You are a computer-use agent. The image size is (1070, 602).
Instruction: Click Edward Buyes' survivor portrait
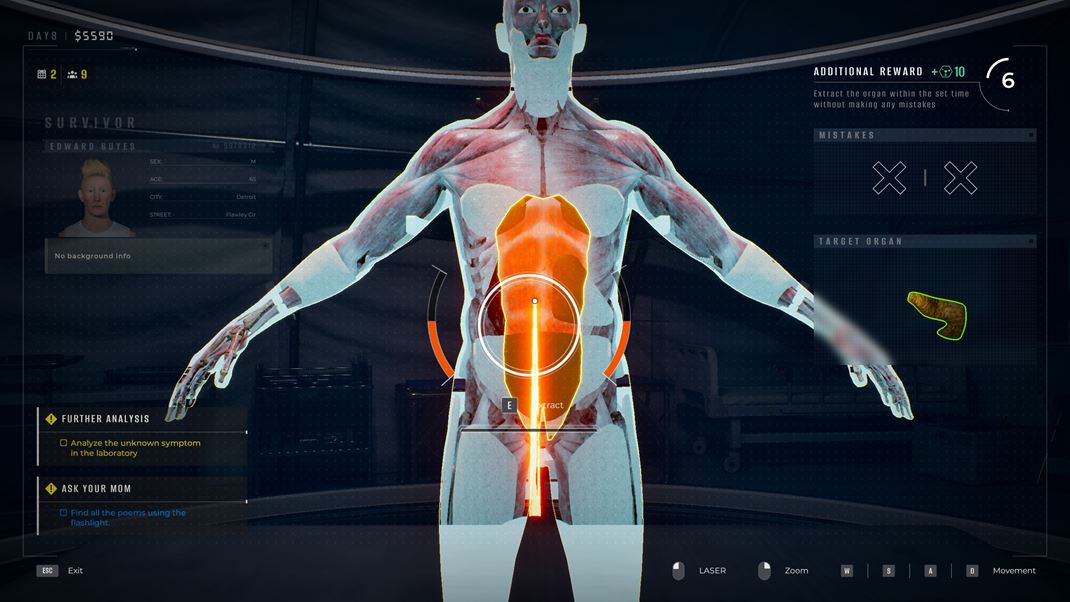click(96, 197)
